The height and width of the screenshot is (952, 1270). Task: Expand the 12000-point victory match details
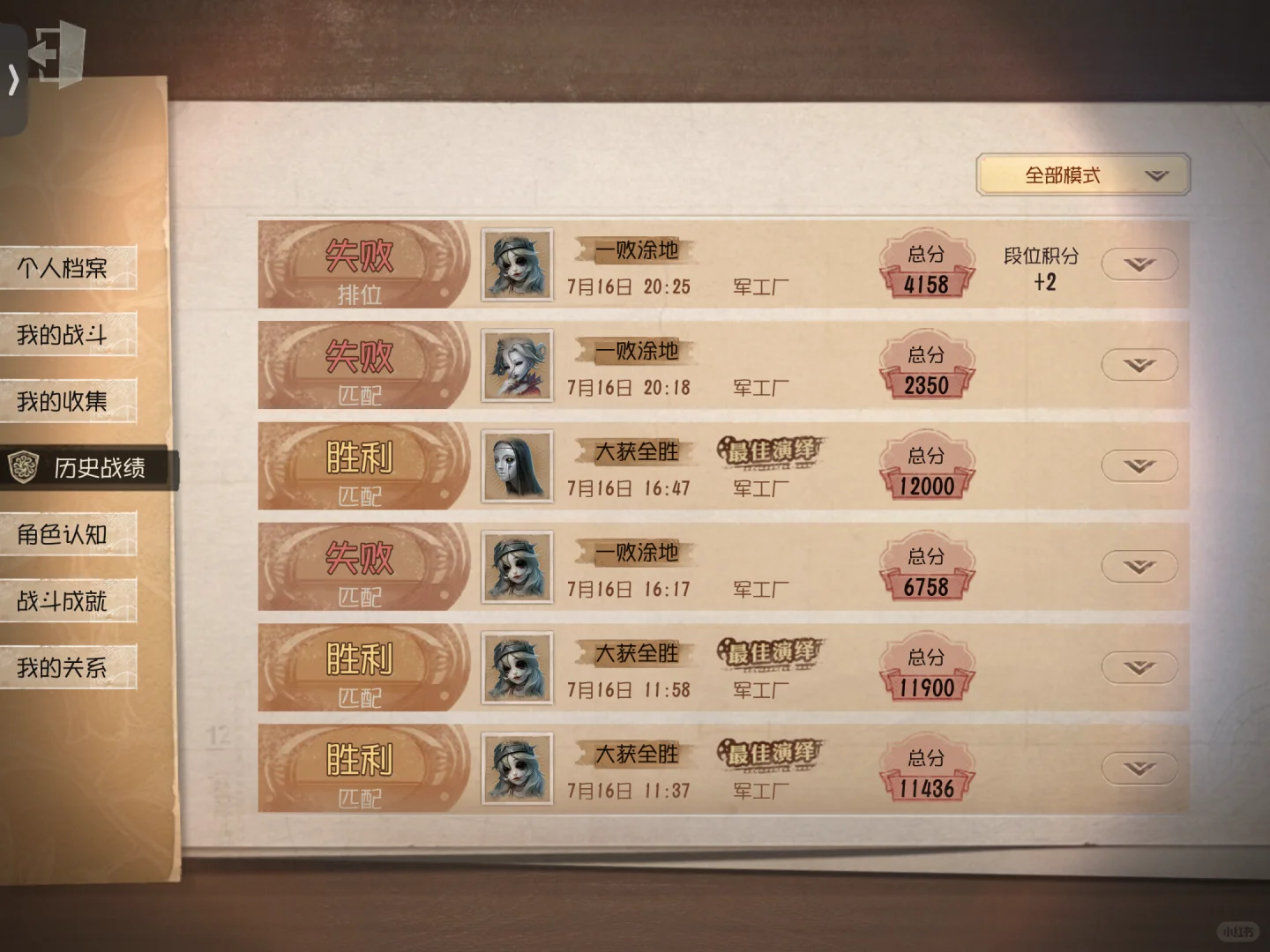pyautogui.click(x=1139, y=465)
